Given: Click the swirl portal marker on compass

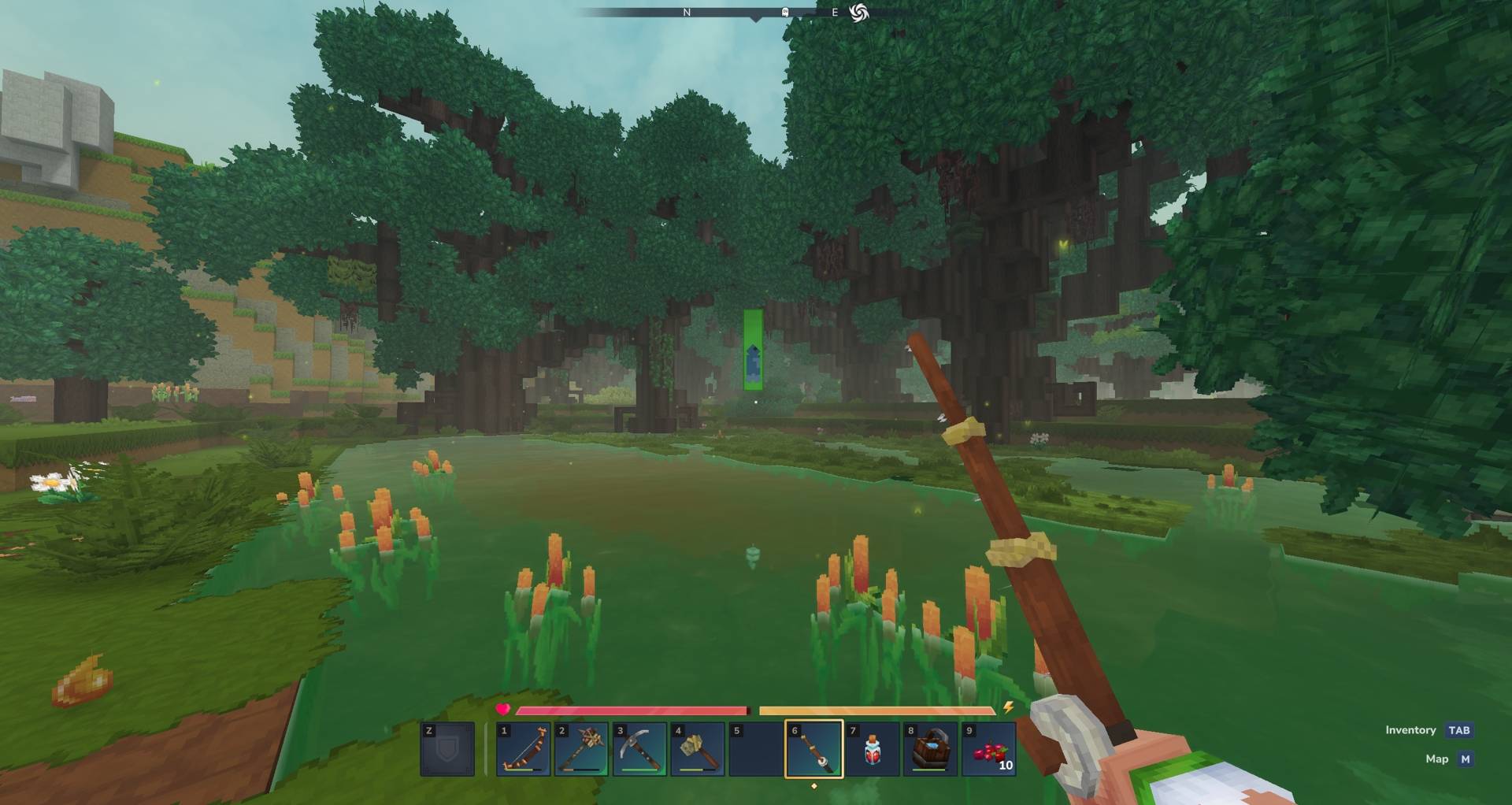Looking at the screenshot, I should coord(859,13).
